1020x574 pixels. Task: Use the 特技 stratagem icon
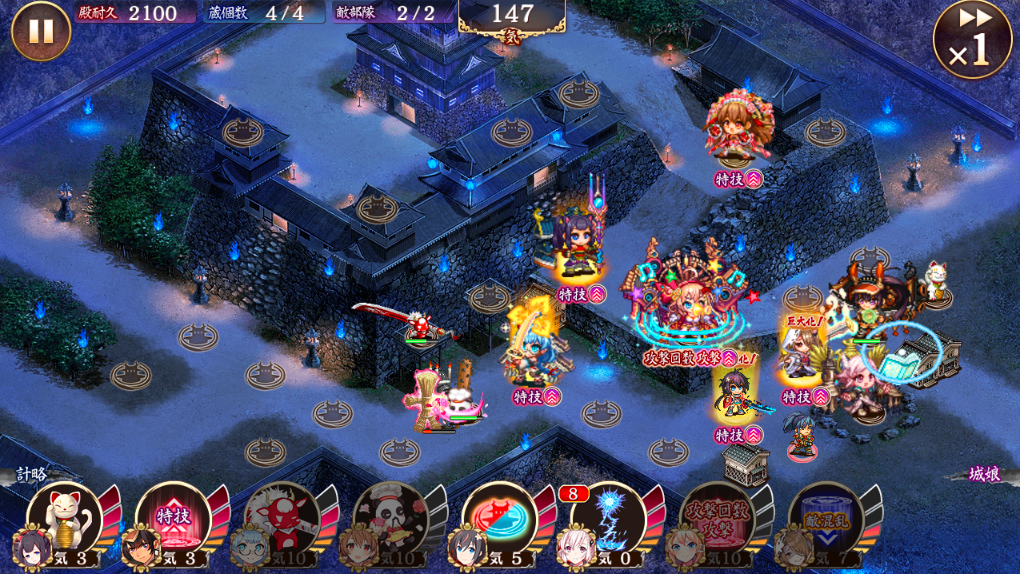pos(173,519)
